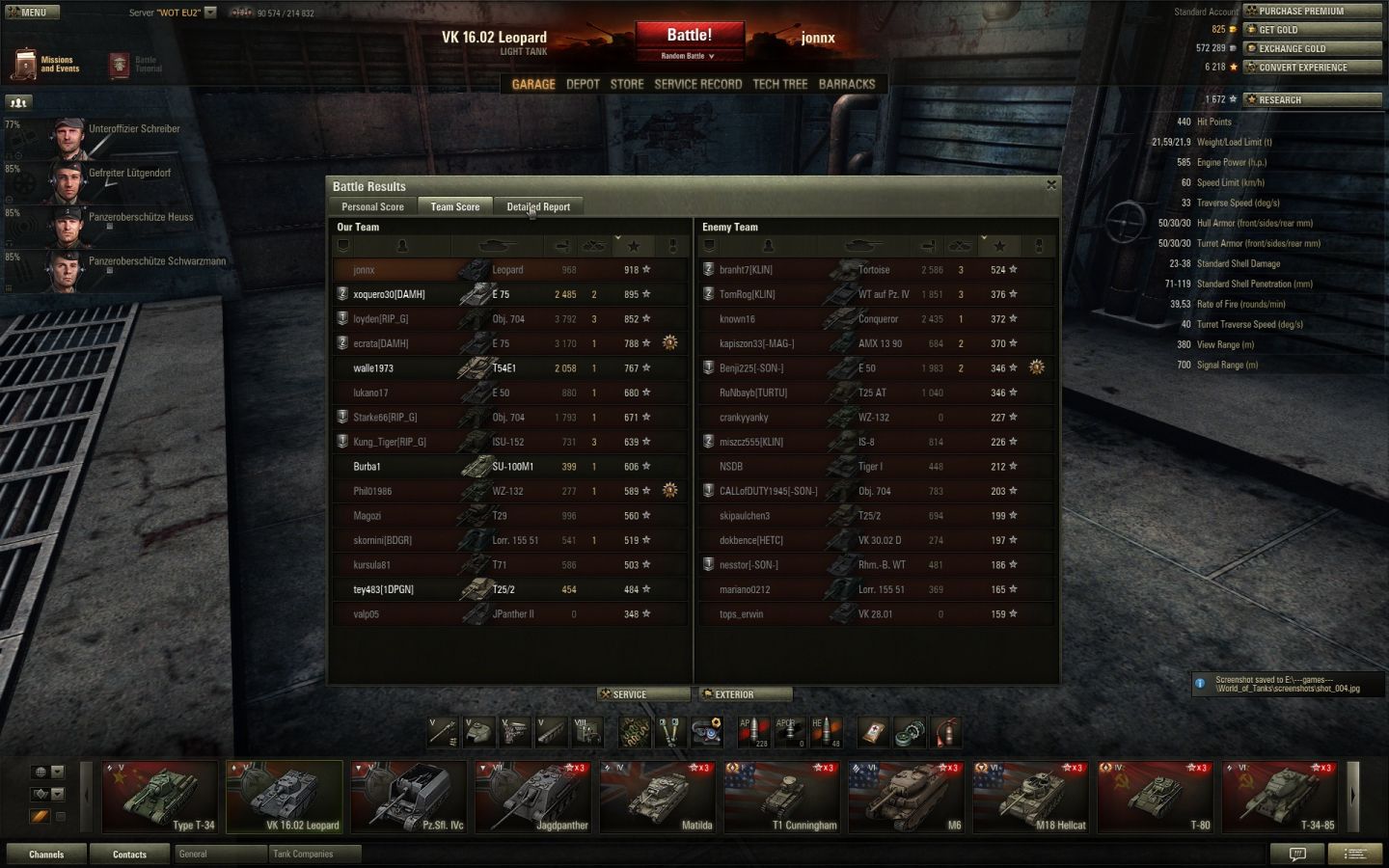
Task: Open the Store section
Action: (x=627, y=84)
